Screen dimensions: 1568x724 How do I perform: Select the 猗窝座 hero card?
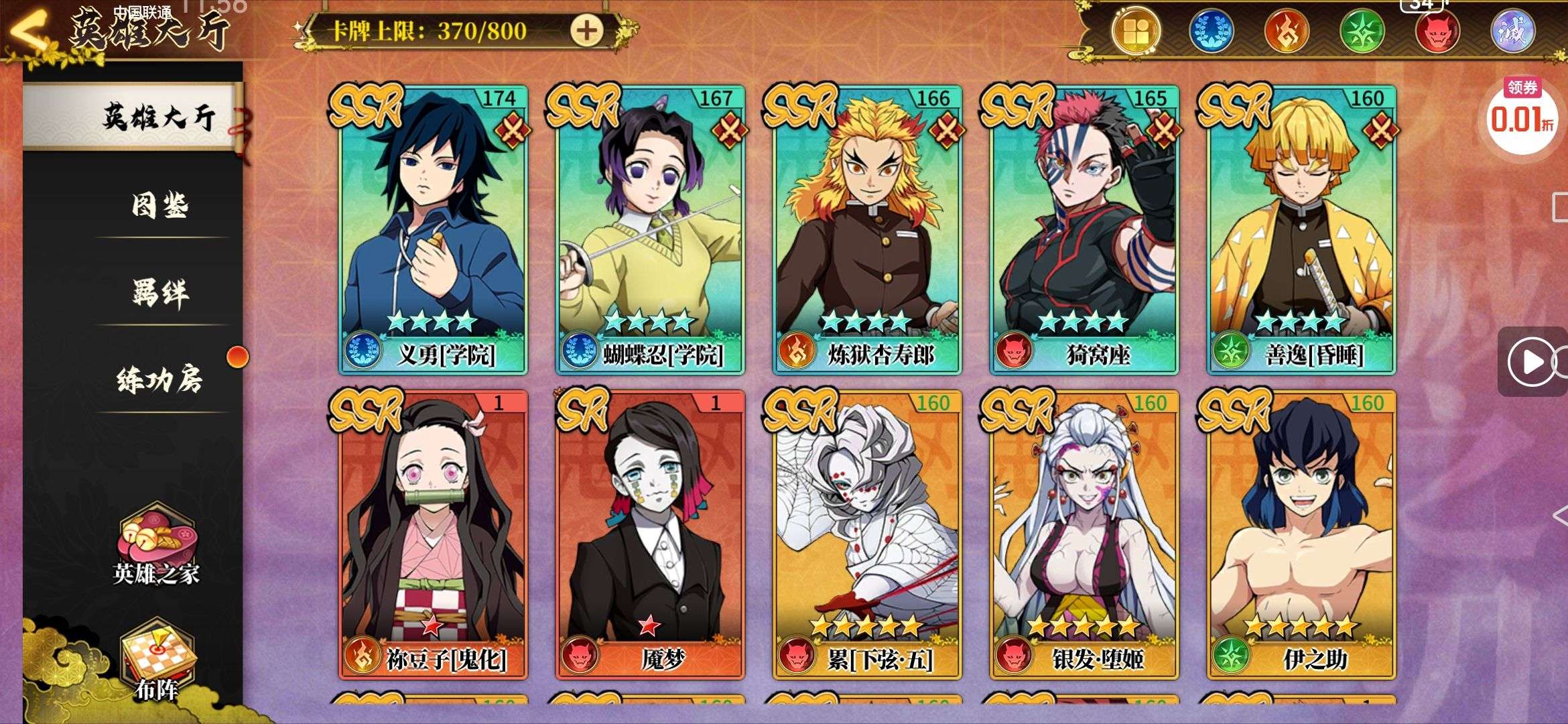[1084, 228]
